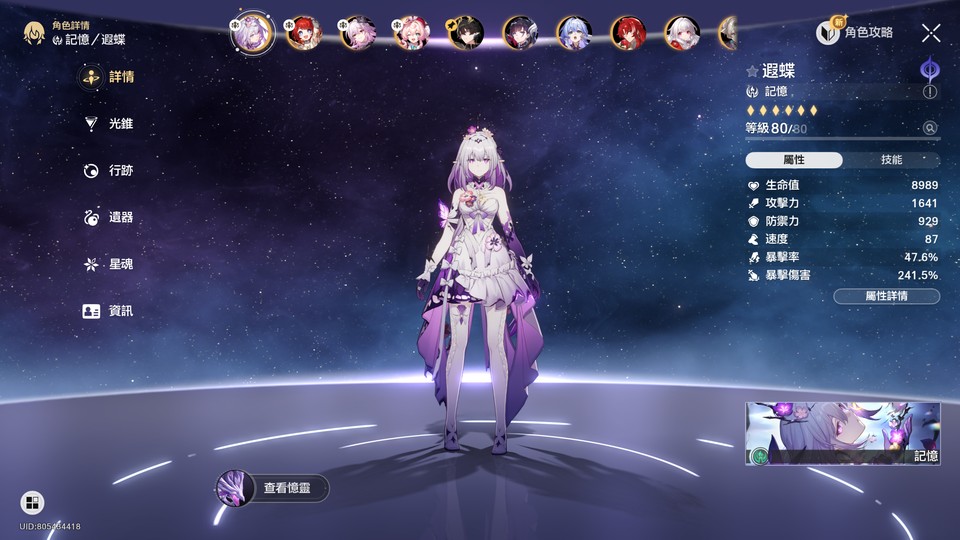Open the 星魂 eidolon menu
The image size is (960, 540).
(108, 264)
